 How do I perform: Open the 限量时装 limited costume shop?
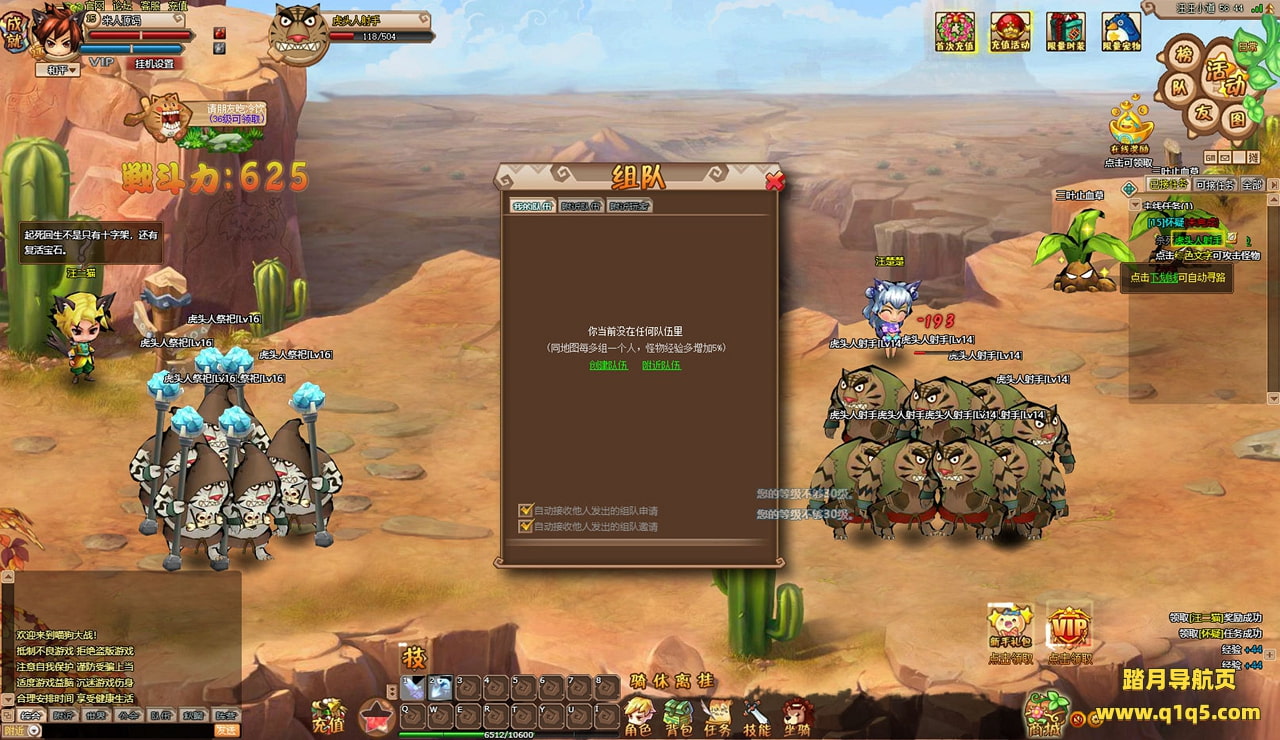1065,32
